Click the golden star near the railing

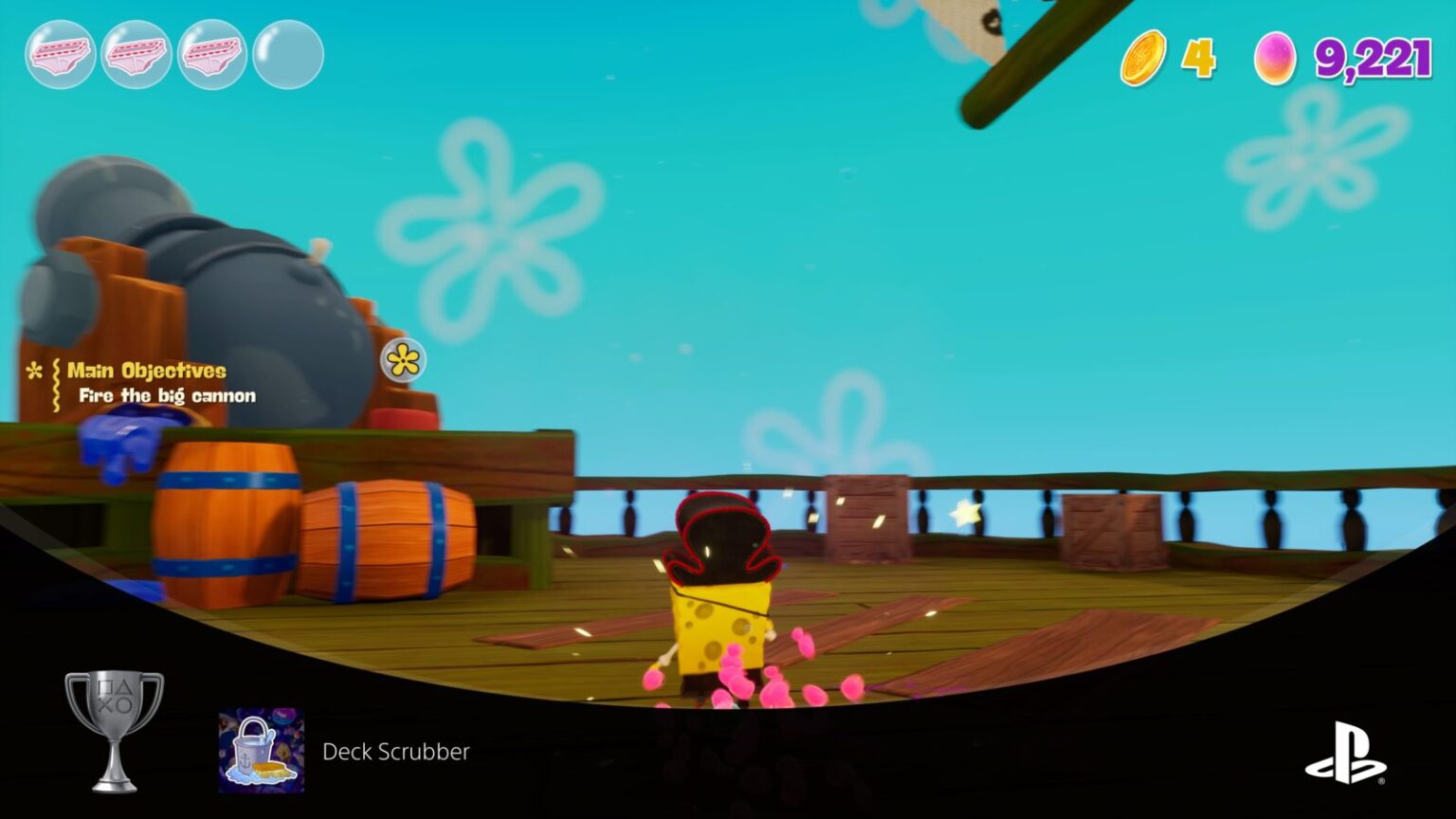pos(963,513)
